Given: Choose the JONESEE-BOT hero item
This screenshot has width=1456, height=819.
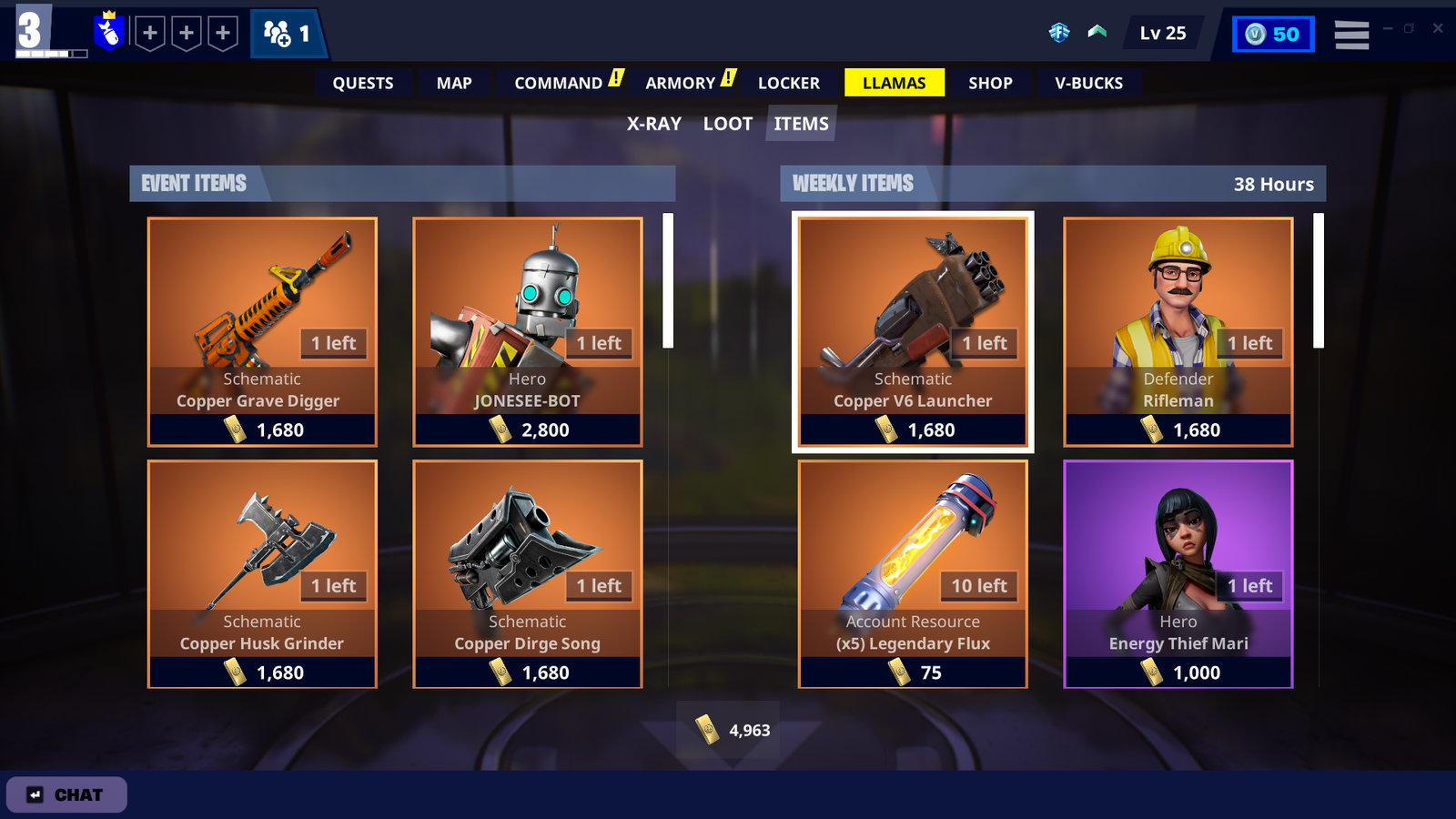Looking at the screenshot, I should pos(528,331).
